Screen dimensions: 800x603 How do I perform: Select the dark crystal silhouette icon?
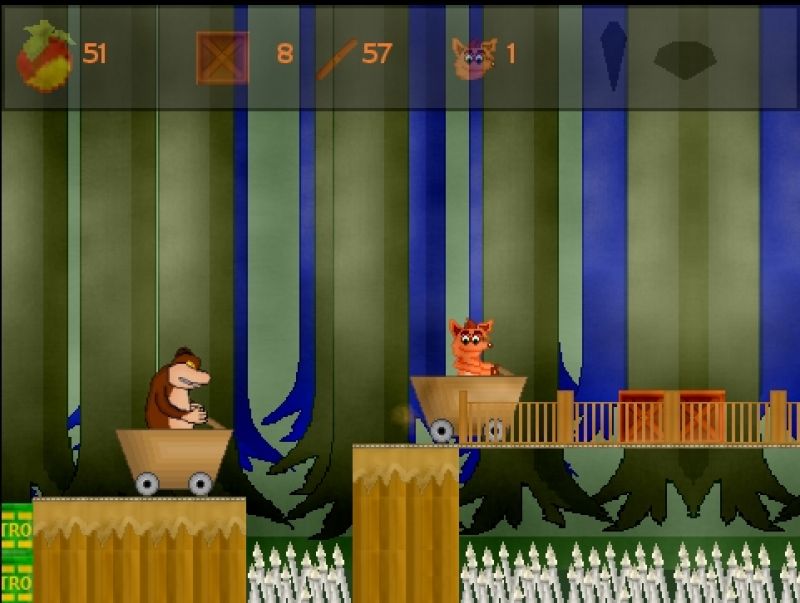pos(613,55)
